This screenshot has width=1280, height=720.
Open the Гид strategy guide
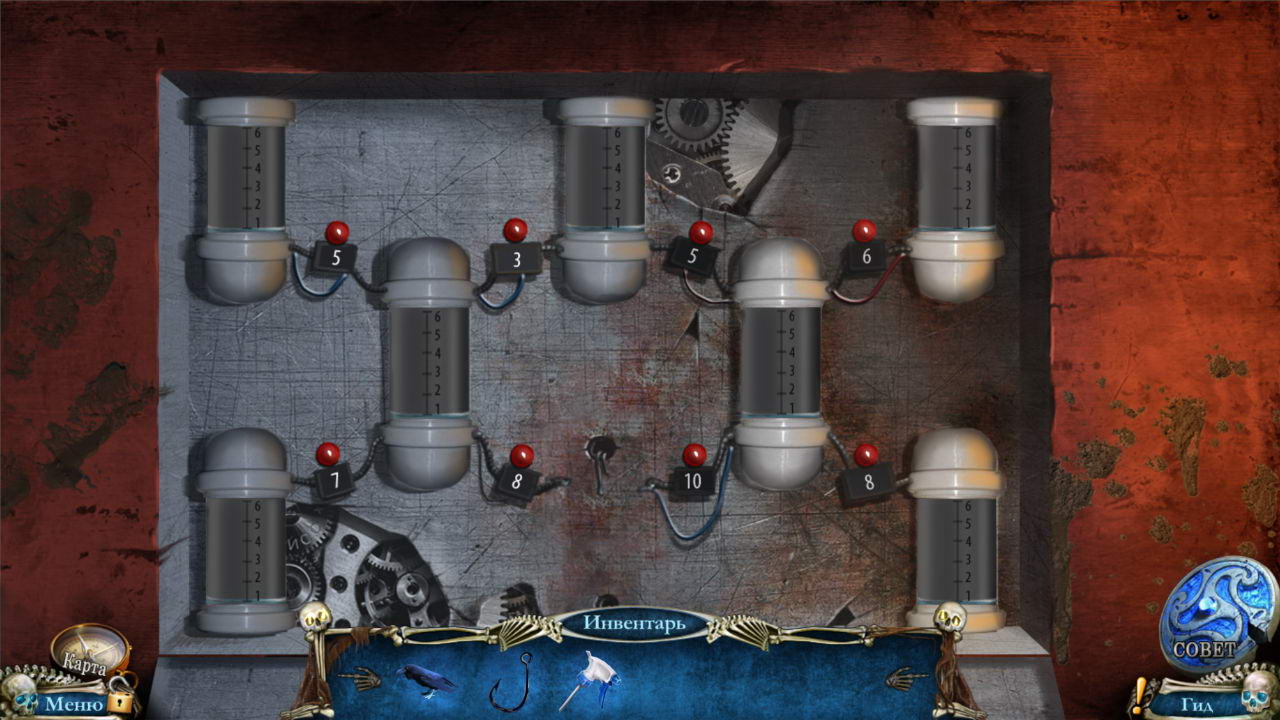[1196, 704]
